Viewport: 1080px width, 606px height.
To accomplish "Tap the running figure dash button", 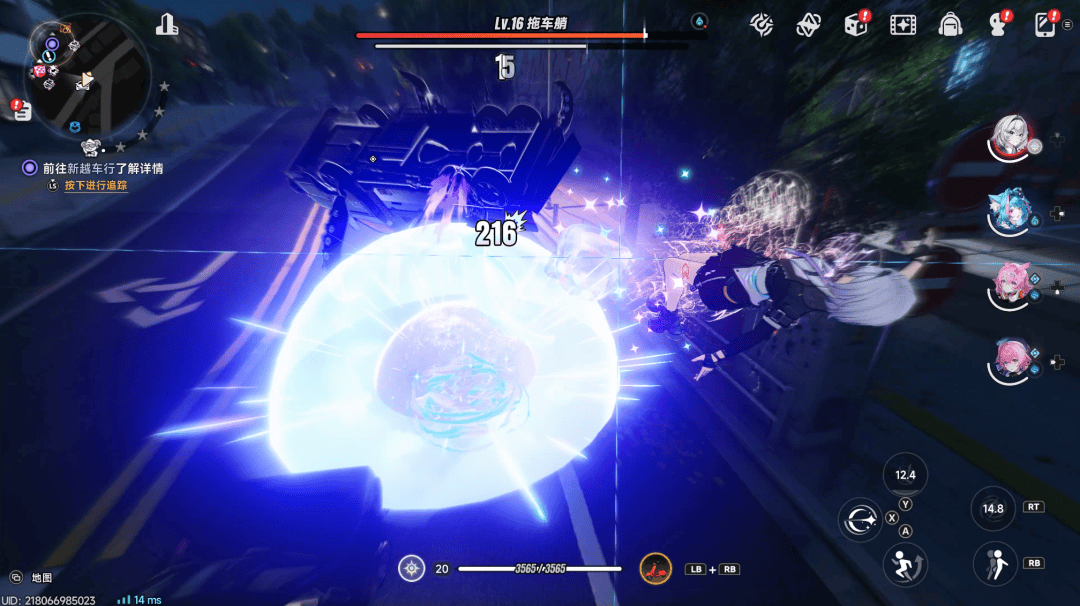I will click(x=905, y=565).
